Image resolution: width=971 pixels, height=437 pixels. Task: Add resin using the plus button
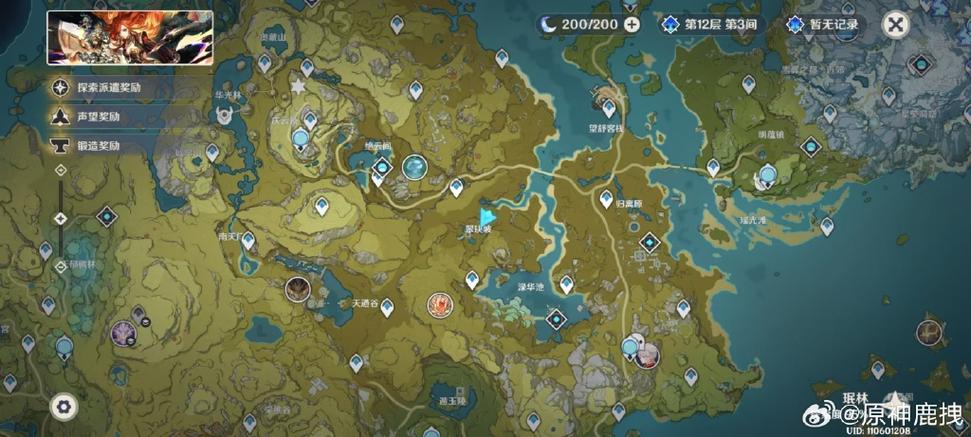tap(631, 25)
